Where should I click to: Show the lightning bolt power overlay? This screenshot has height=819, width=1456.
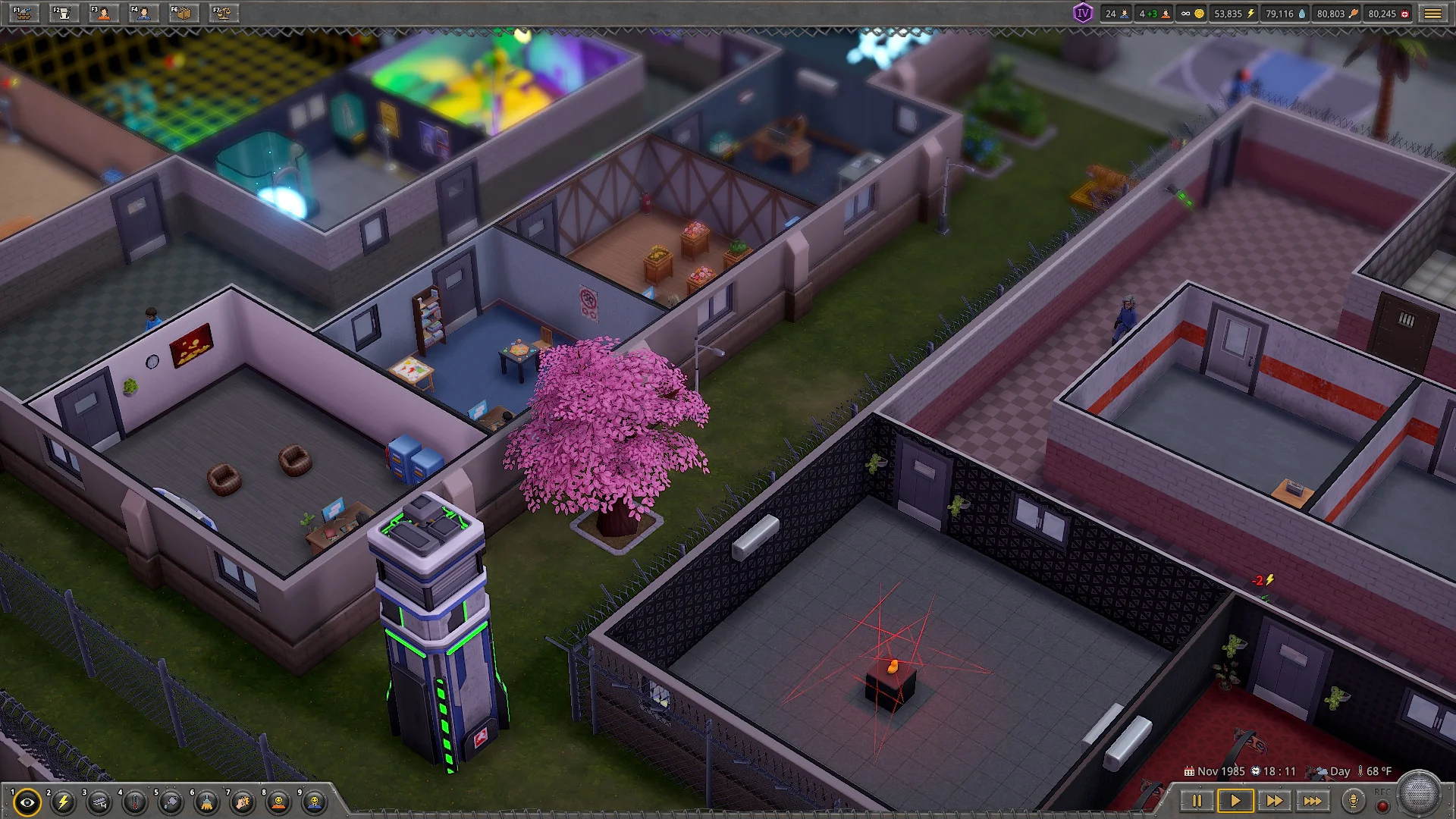64,802
